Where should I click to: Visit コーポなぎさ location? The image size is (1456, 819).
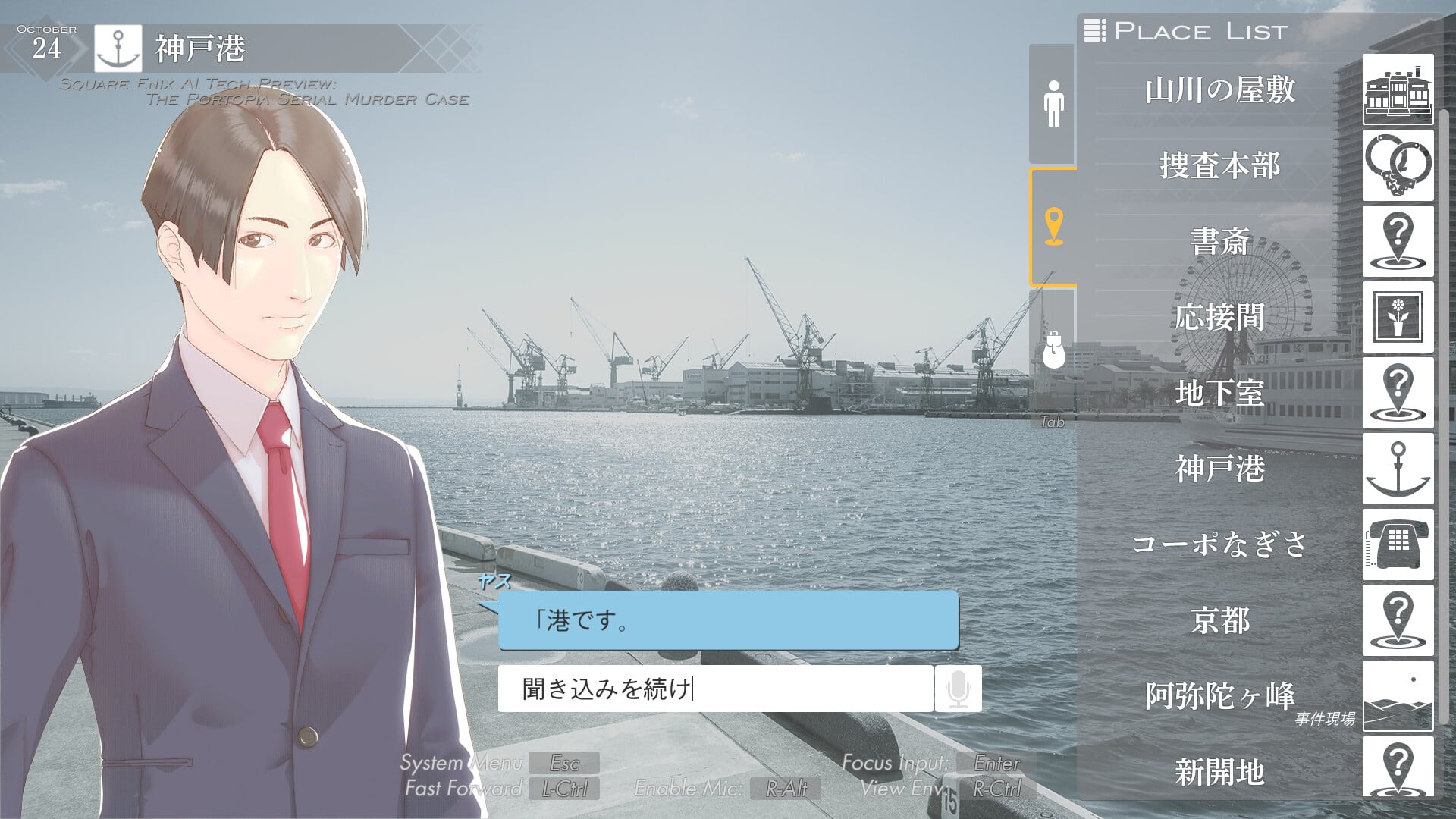tap(1219, 544)
